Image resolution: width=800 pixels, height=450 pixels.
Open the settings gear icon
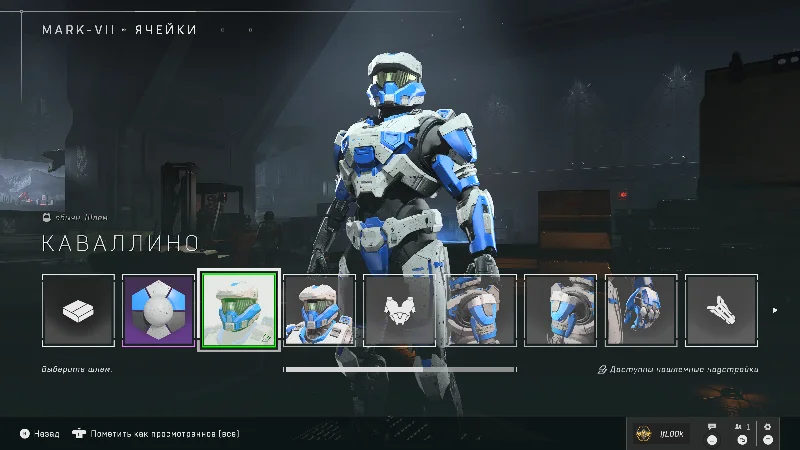768,432
